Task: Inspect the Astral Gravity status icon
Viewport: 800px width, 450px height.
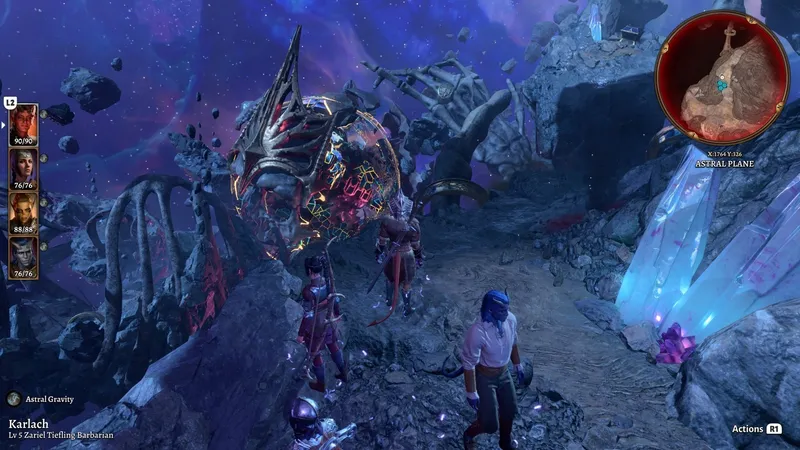Action: click(13, 399)
